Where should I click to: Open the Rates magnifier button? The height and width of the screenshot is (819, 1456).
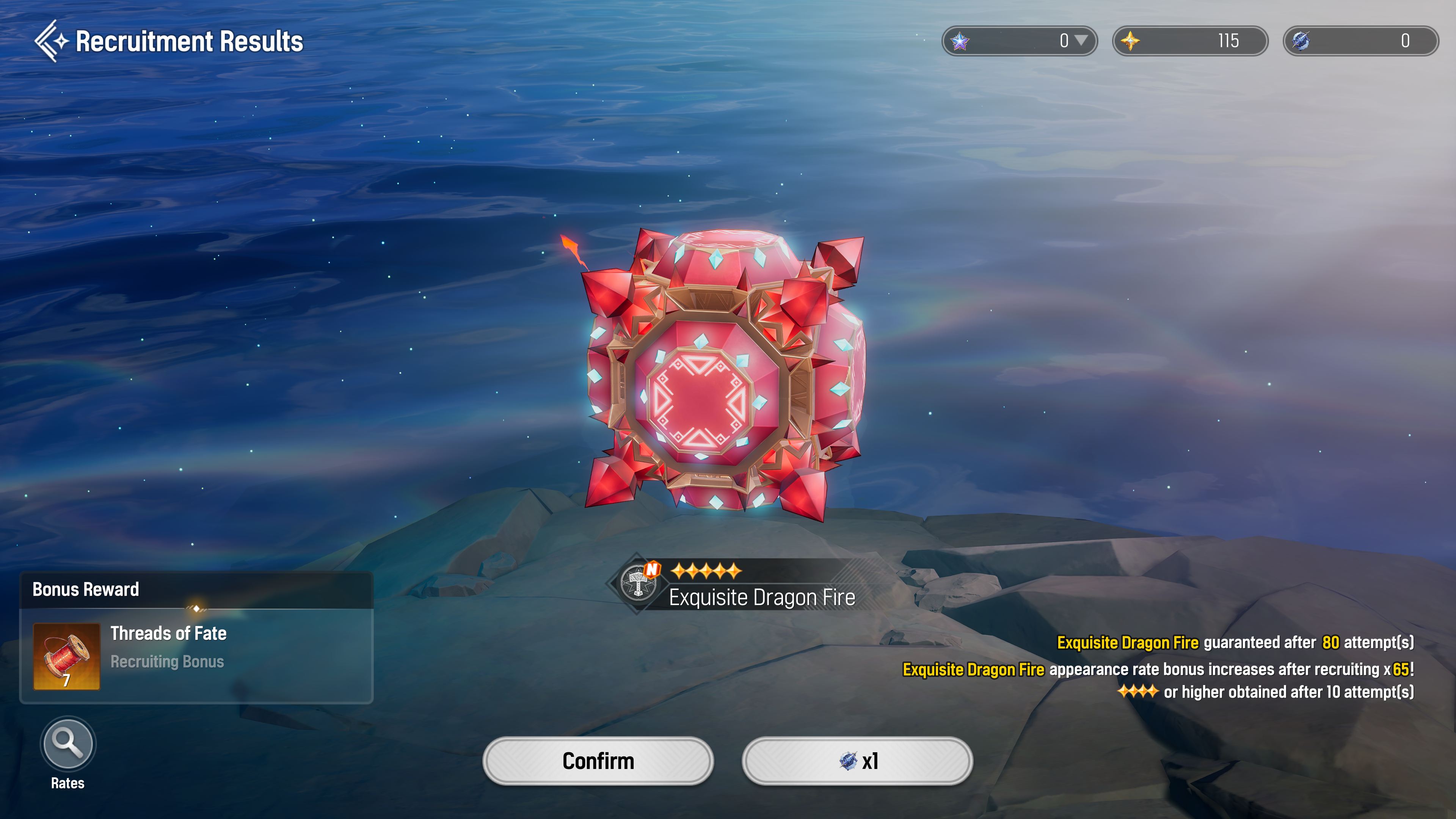click(68, 743)
